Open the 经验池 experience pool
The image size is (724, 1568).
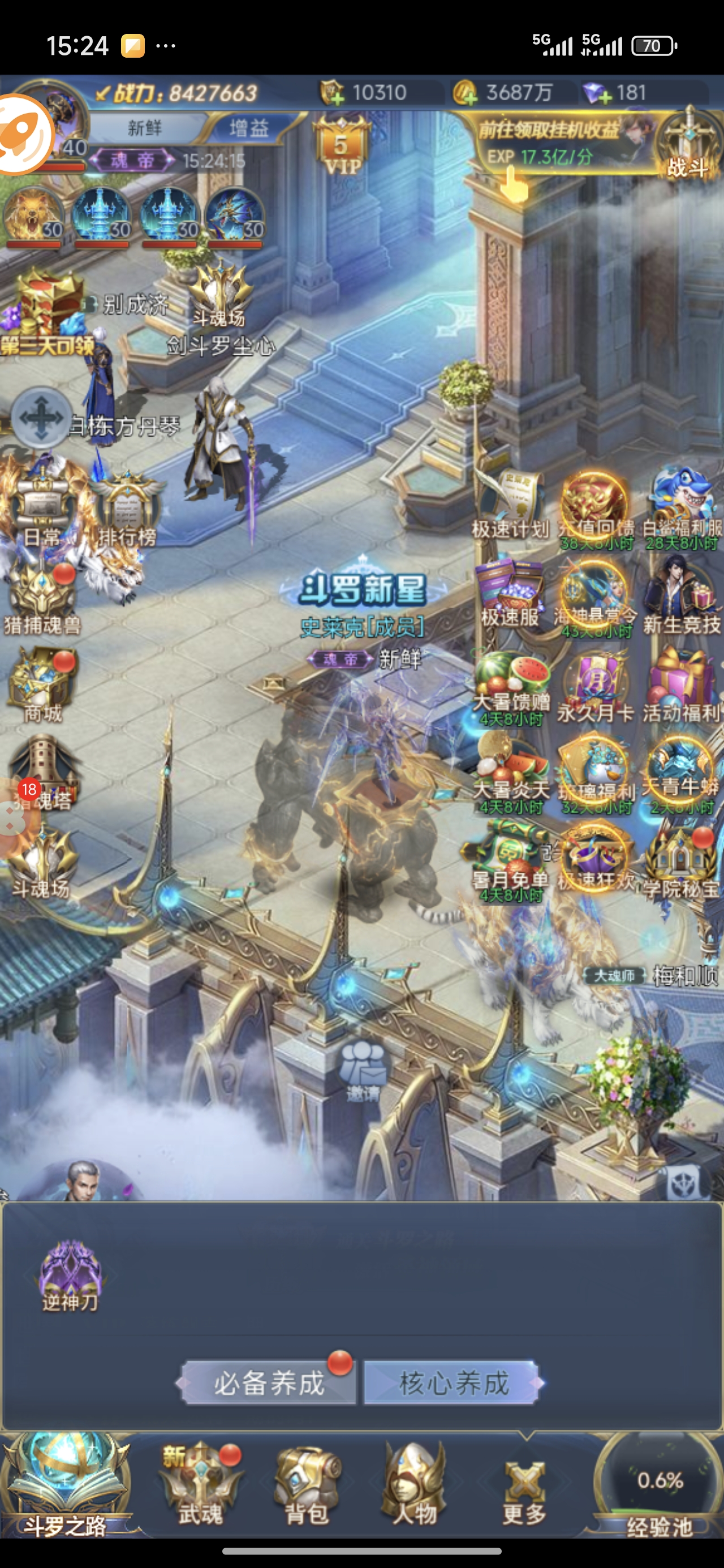pos(659,1488)
